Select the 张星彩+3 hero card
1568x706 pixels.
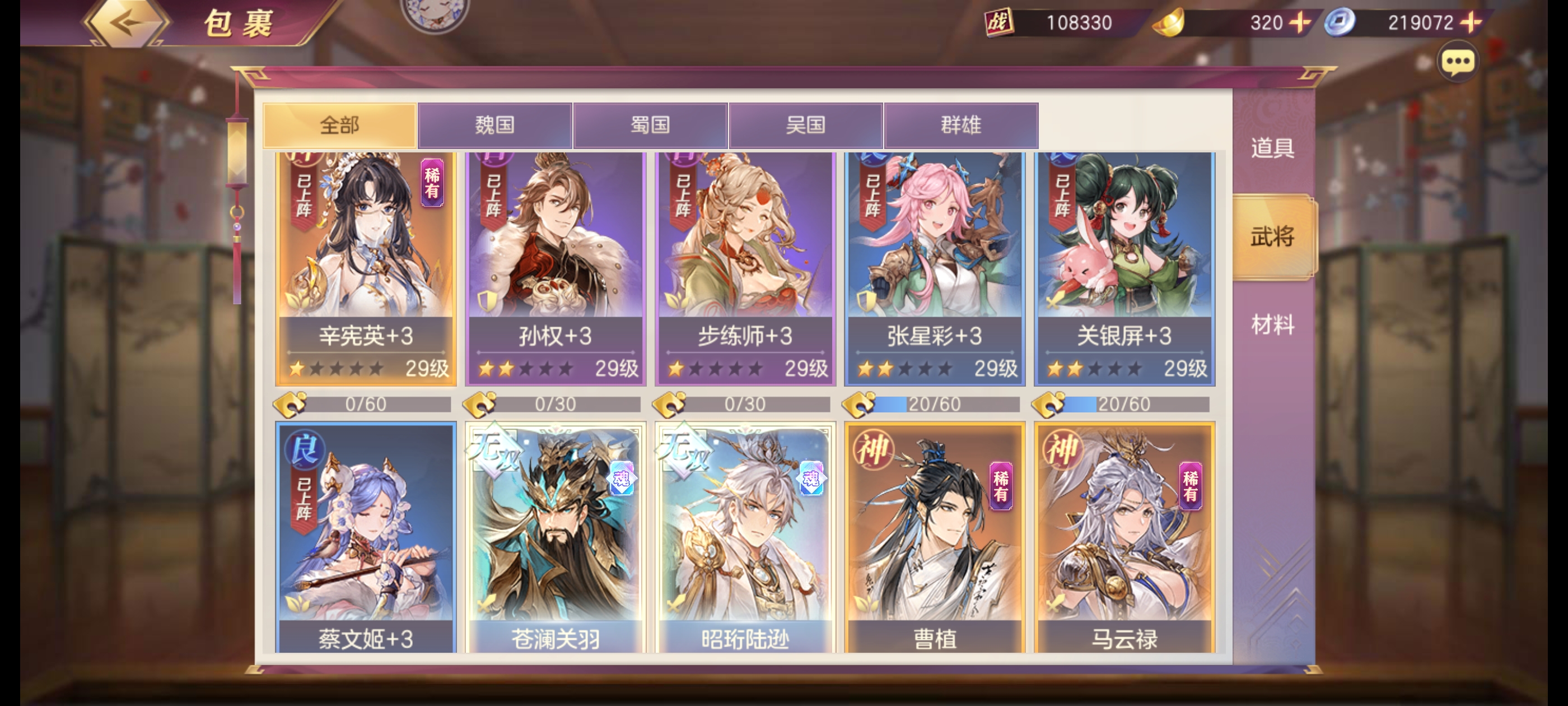[934, 268]
